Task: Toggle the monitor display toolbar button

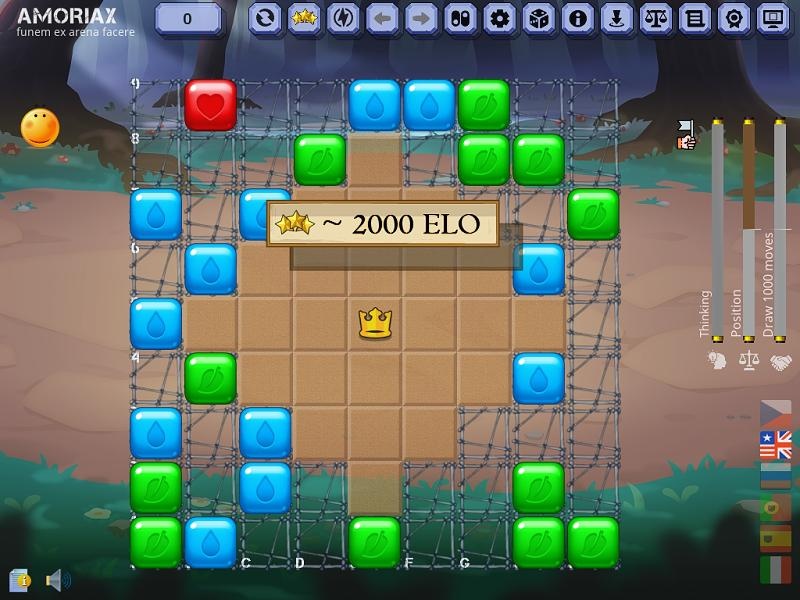Action: (772, 18)
